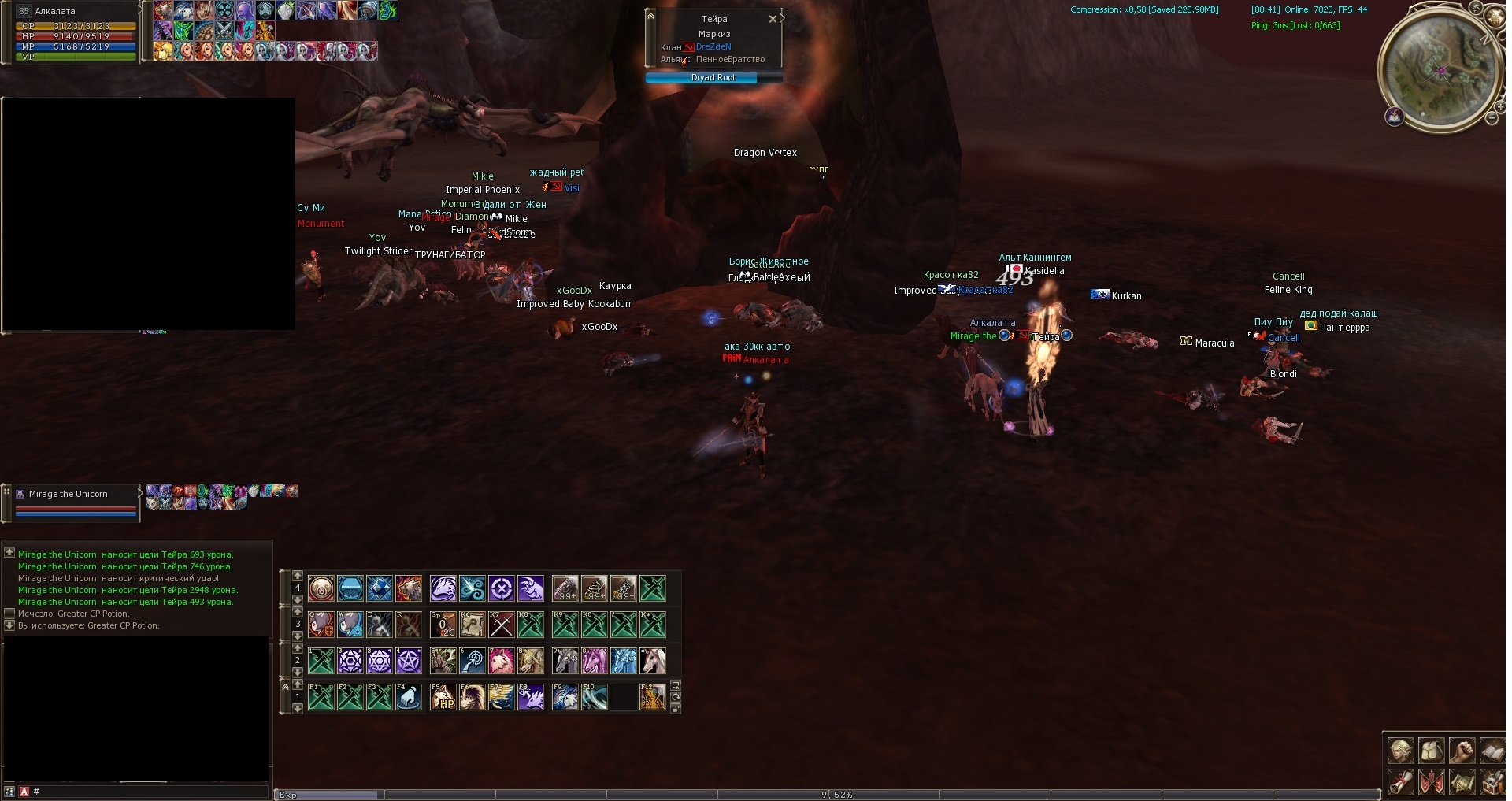Open the actions fist icon

pyautogui.click(x=1462, y=751)
